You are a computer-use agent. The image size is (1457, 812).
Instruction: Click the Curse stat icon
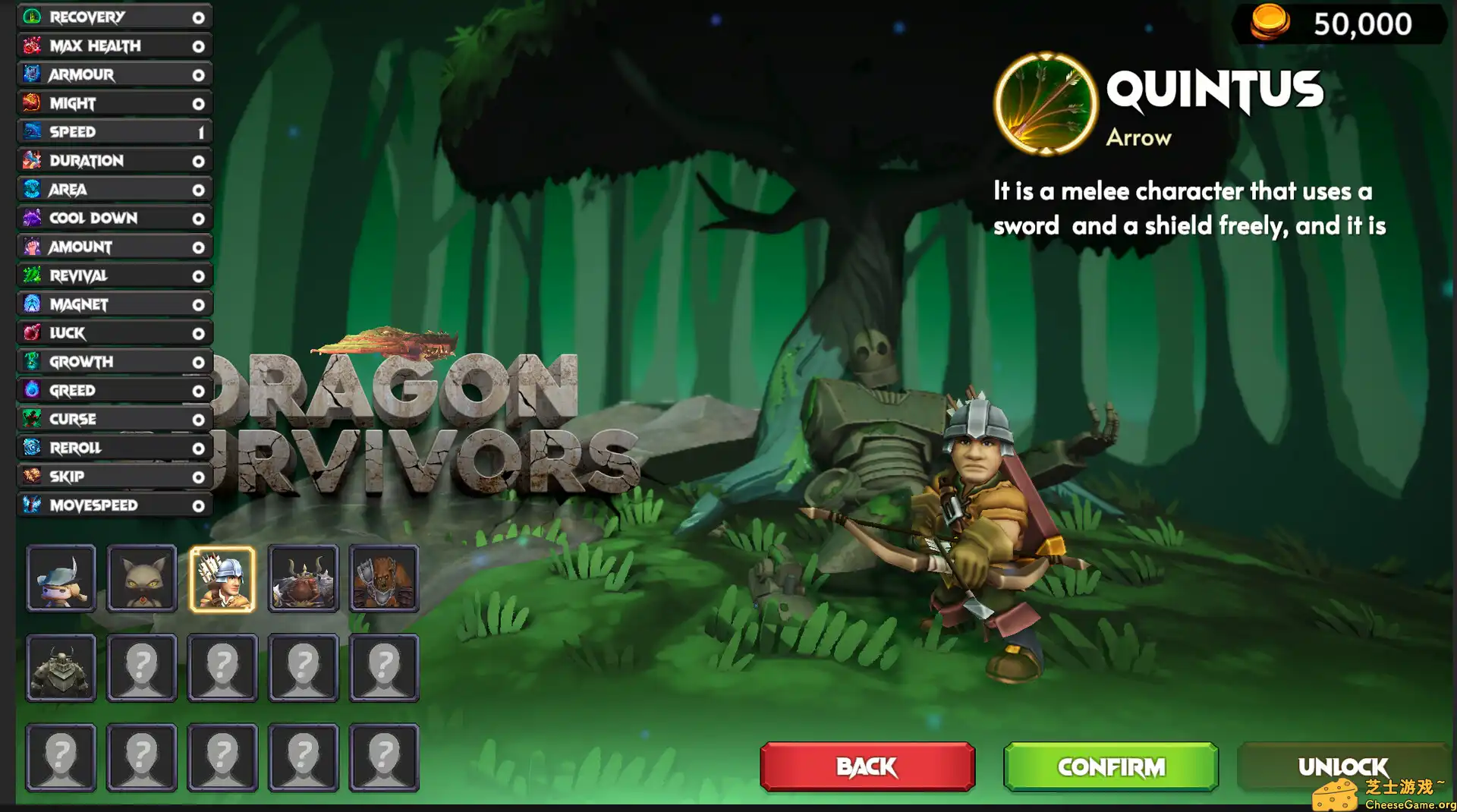30,419
